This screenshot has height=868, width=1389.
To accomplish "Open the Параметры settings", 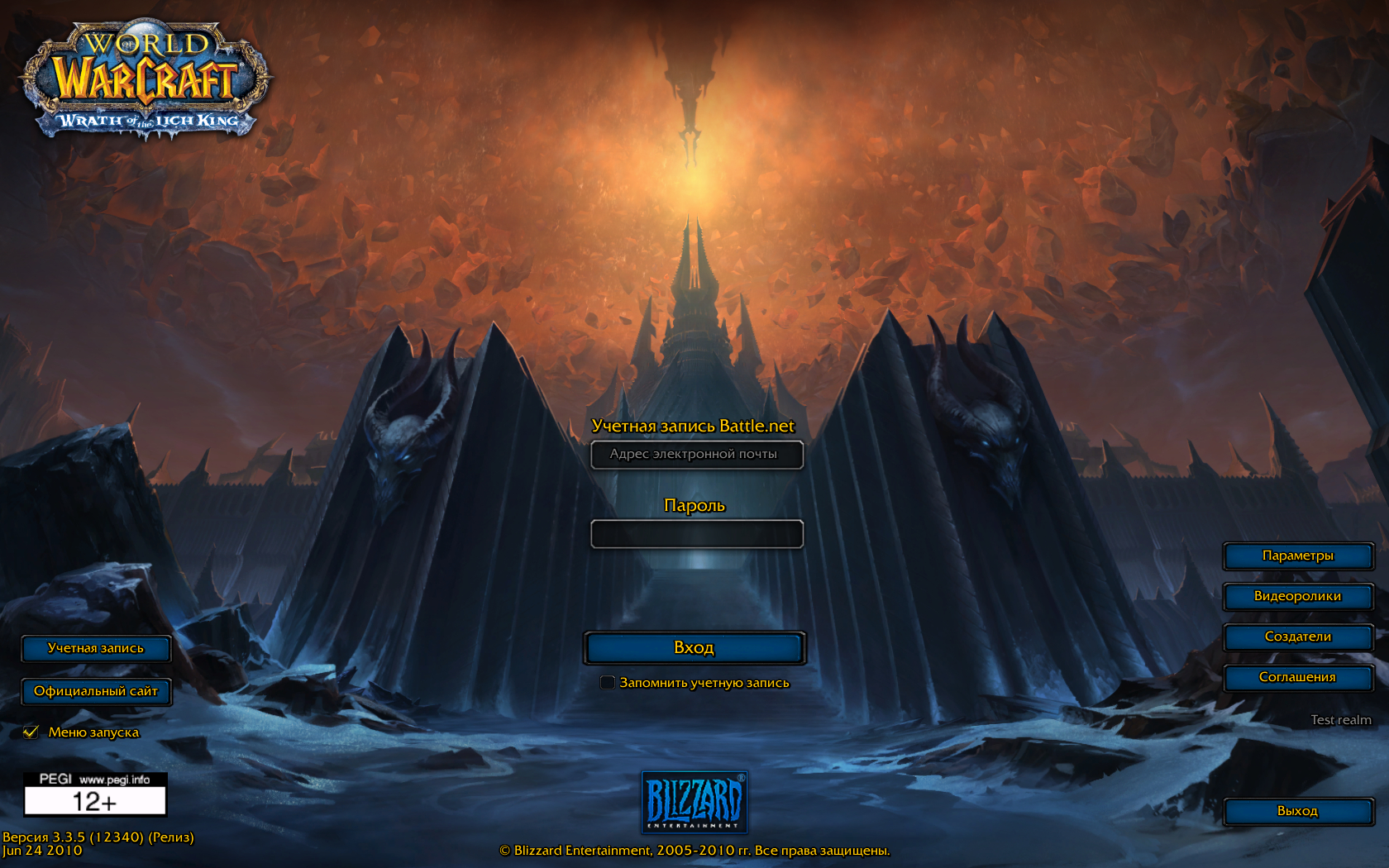I will tap(1298, 556).
